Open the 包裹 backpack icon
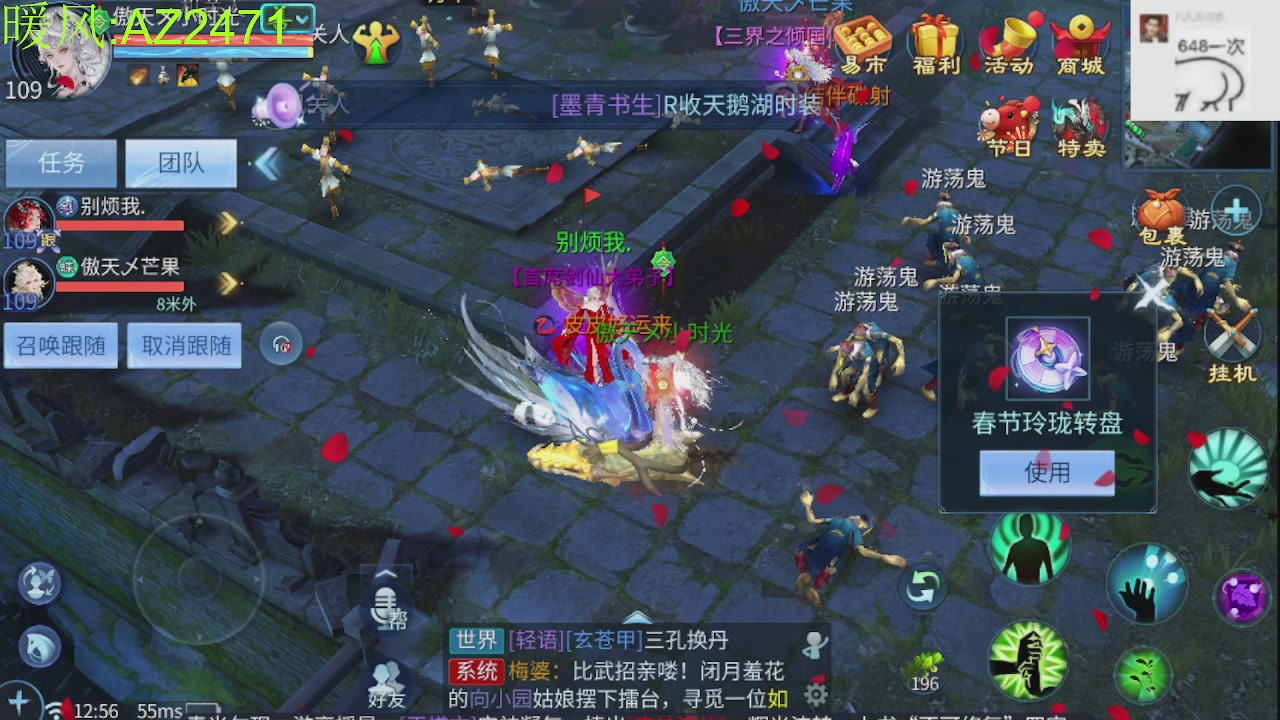Screen dimensions: 1280x720 tap(1158, 210)
